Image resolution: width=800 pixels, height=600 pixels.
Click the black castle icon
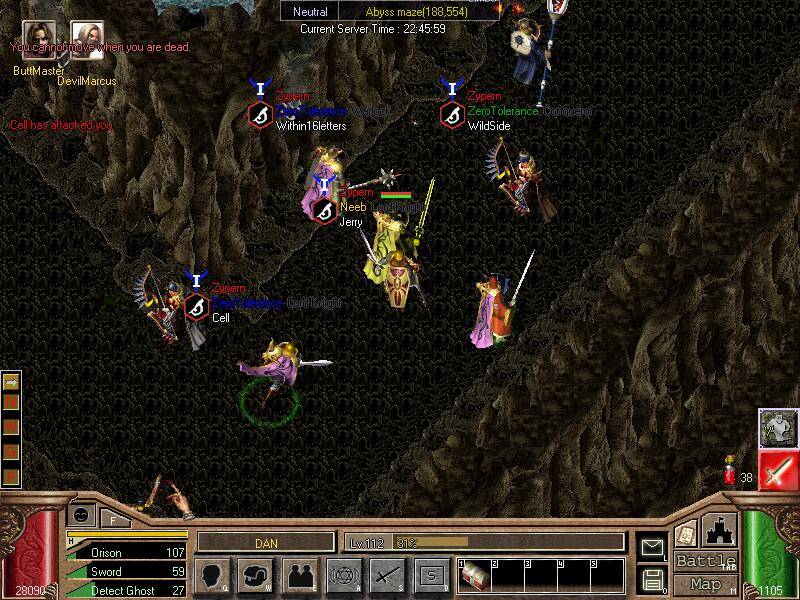pyautogui.click(x=720, y=531)
